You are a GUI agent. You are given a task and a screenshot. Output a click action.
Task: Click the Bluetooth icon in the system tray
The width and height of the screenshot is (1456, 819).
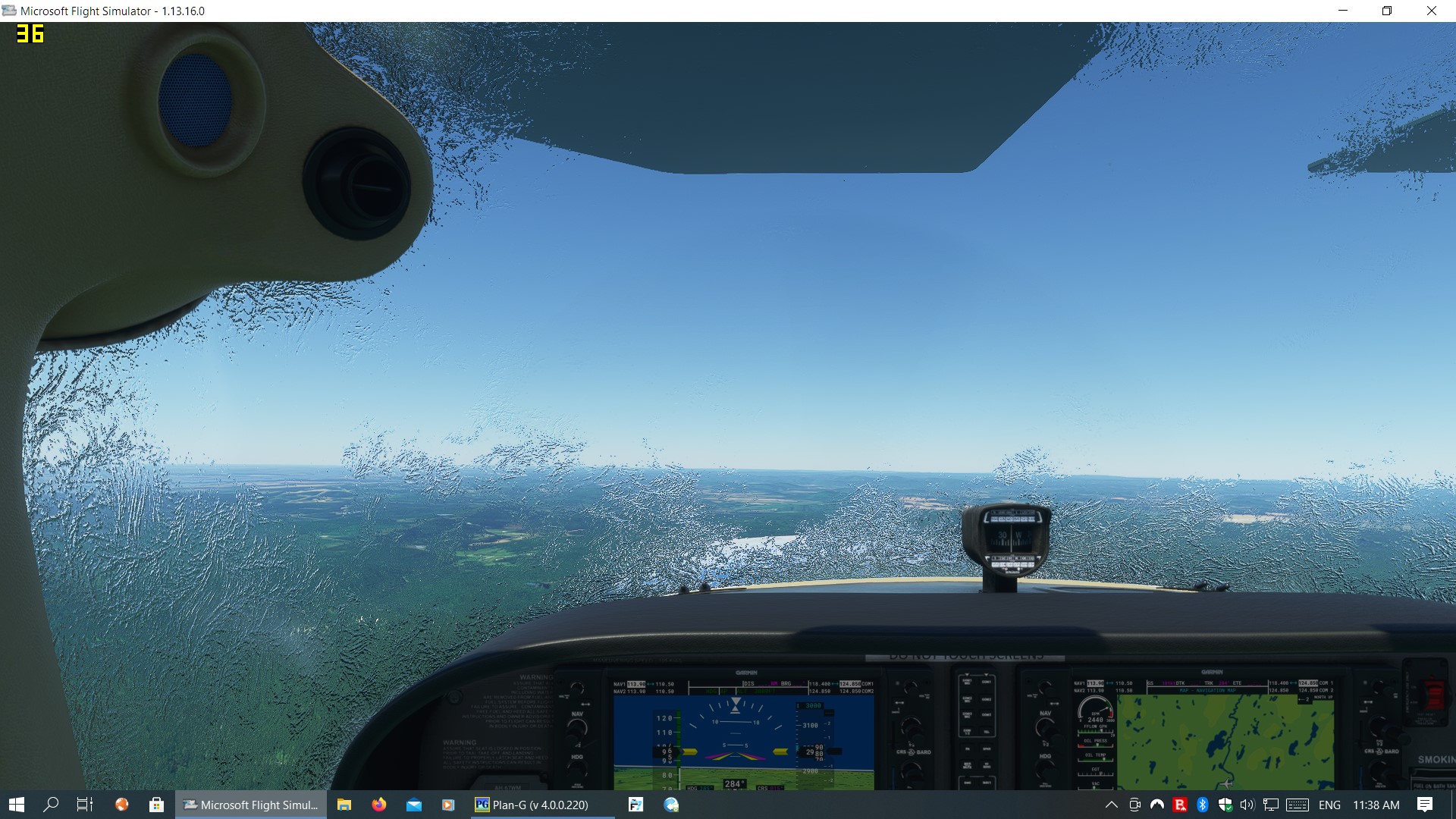coord(1202,805)
